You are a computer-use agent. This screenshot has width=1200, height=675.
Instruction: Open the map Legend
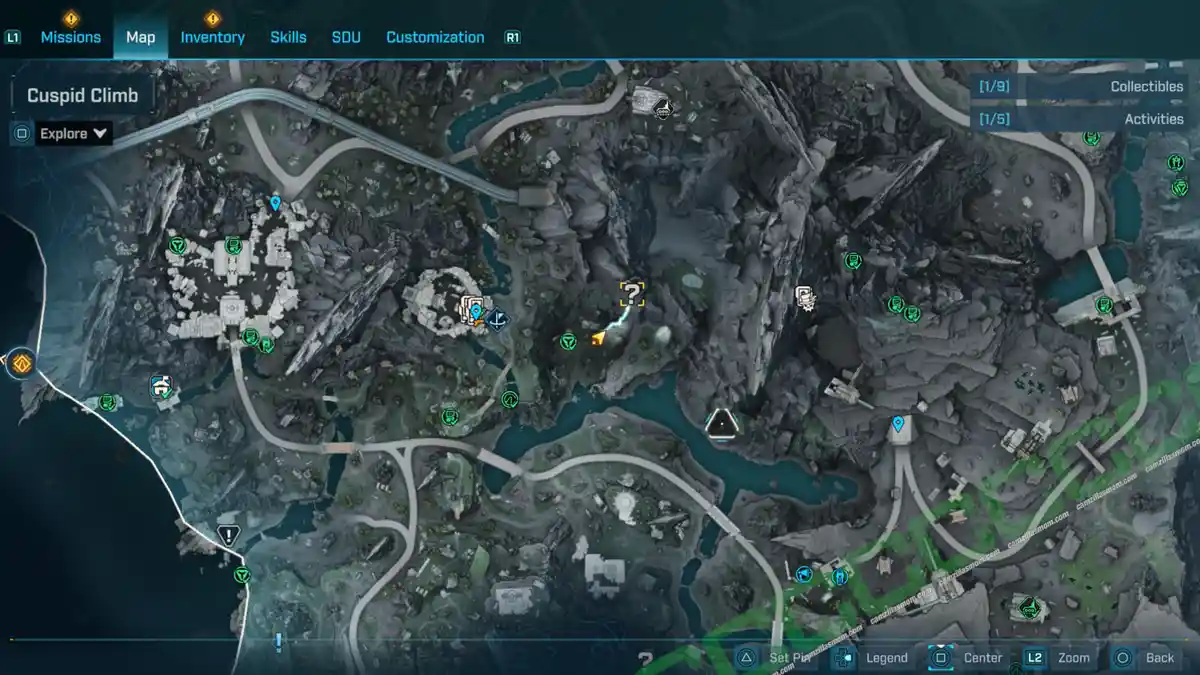pos(874,658)
